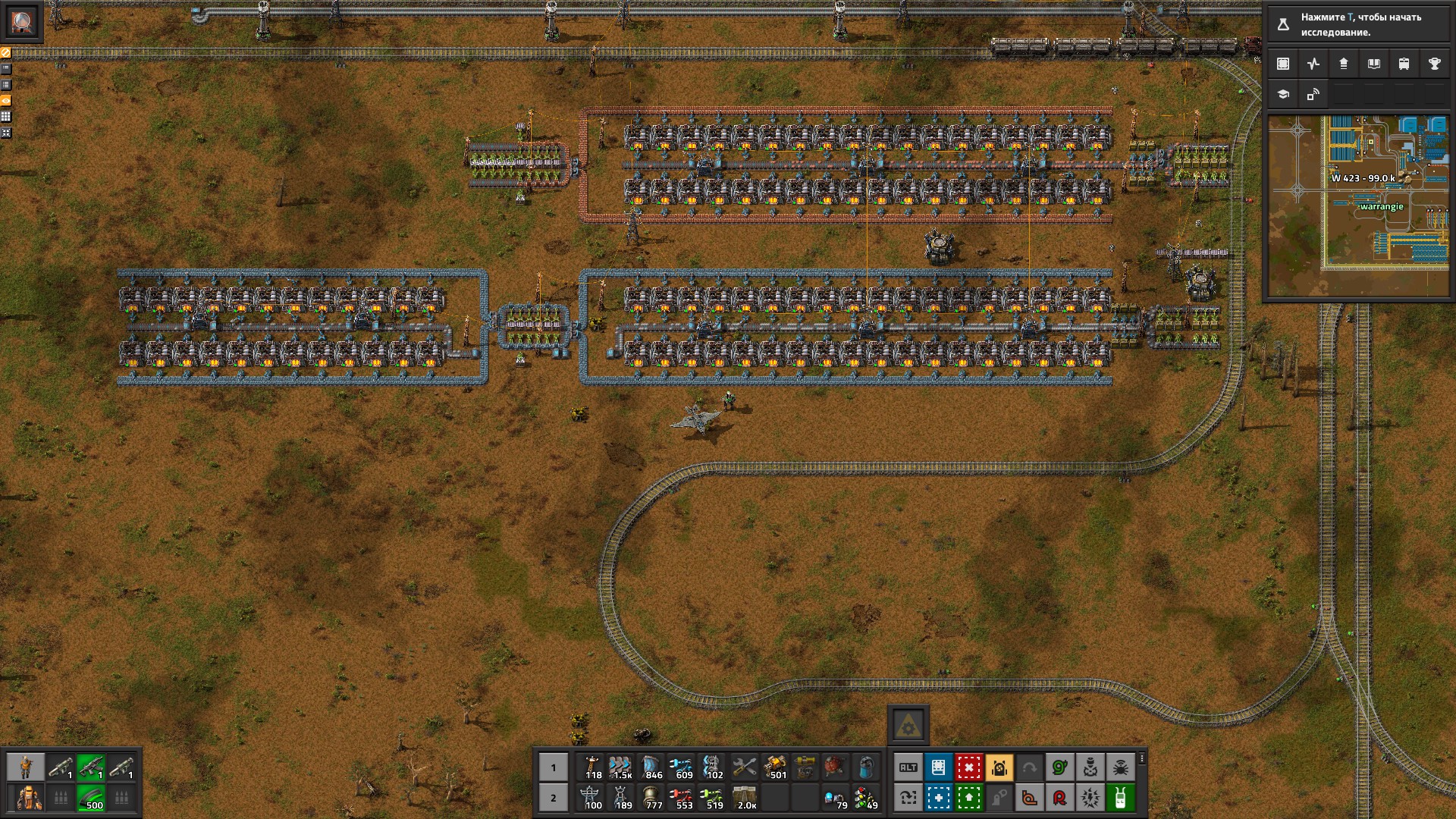Select the solar panel slot with 846
Image resolution: width=1456 pixels, height=819 pixels.
[x=651, y=767]
